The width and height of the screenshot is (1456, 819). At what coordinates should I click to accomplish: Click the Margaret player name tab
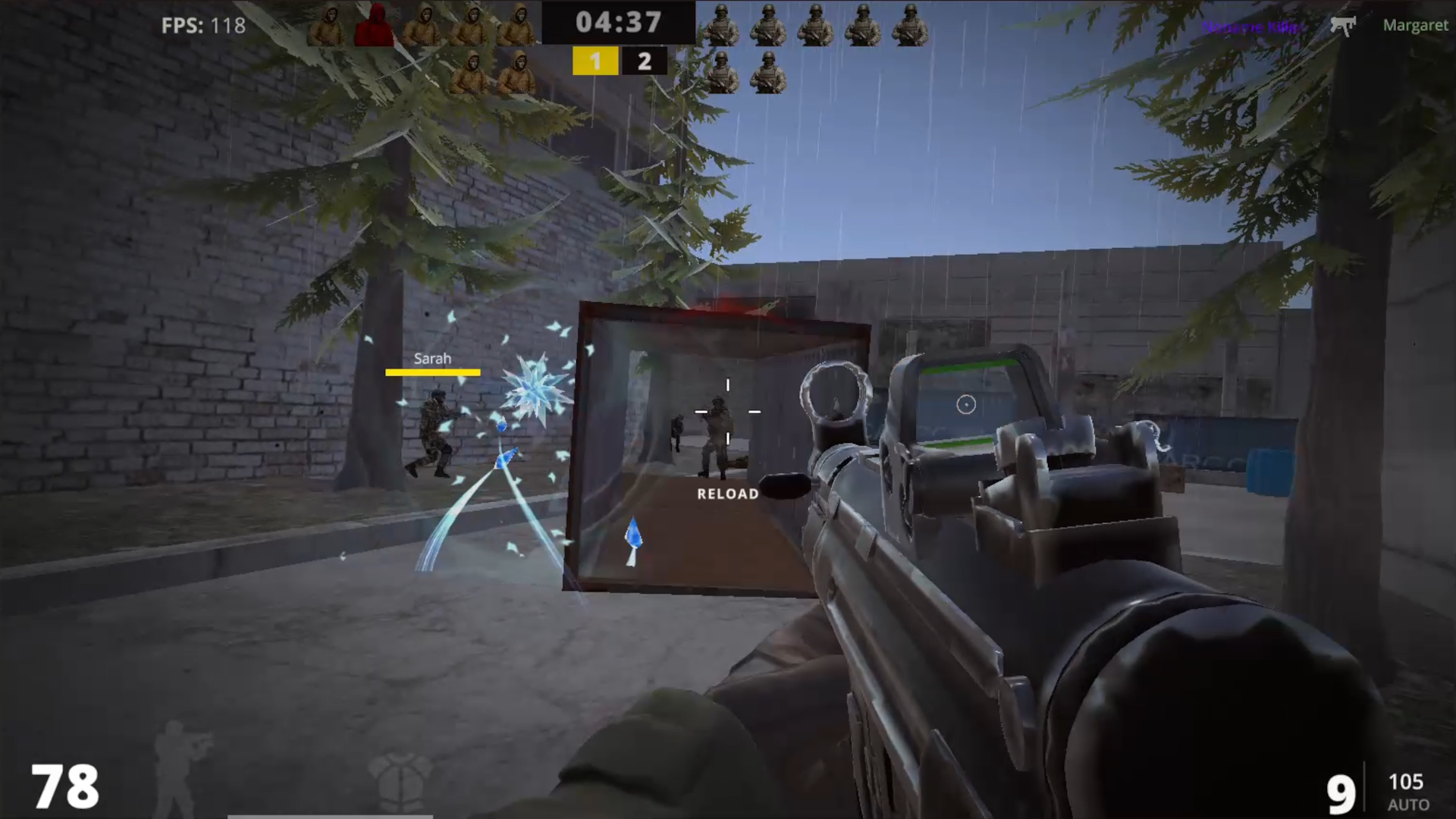[1415, 25]
